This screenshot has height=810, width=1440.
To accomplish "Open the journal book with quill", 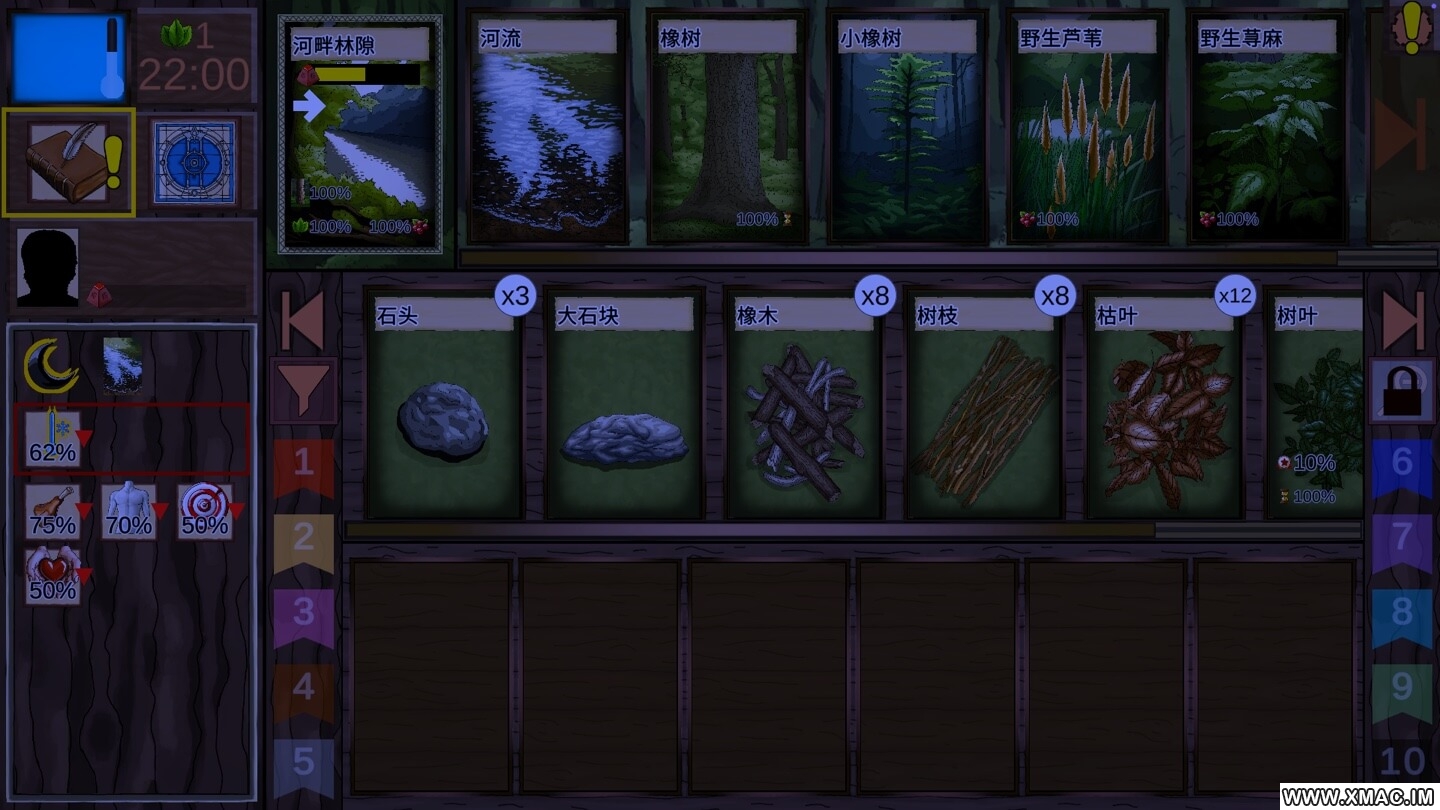I will coord(68,162).
